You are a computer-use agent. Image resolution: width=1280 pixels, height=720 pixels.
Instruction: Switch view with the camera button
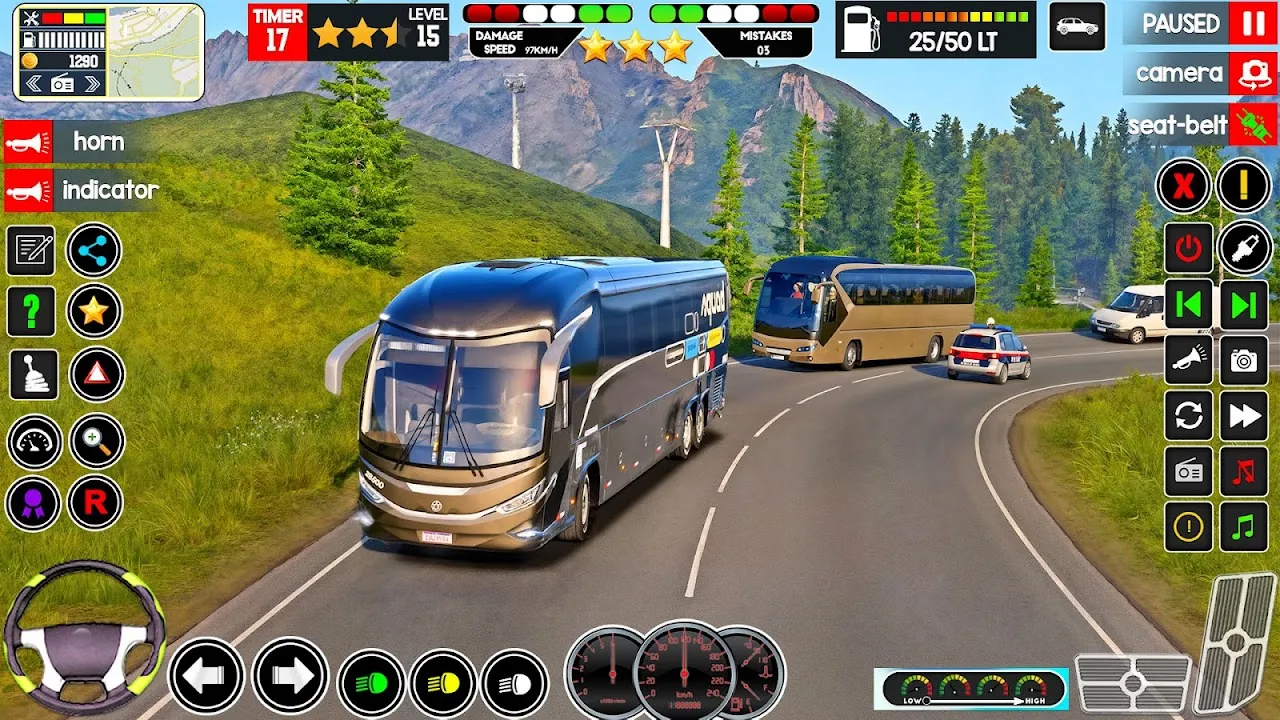pyautogui.click(x=1200, y=73)
